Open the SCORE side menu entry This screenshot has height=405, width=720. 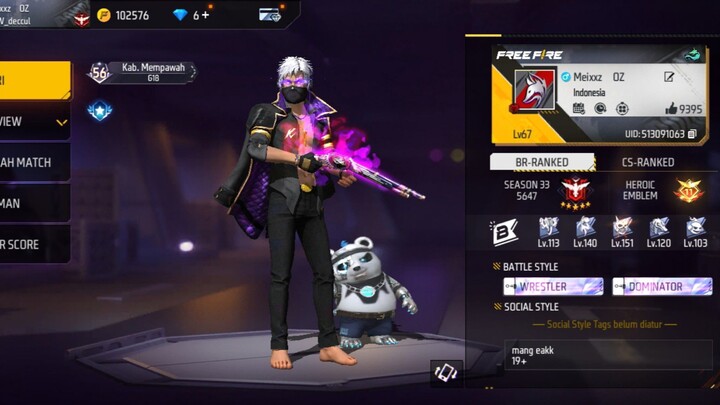pyautogui.click(x=34, y=244)
